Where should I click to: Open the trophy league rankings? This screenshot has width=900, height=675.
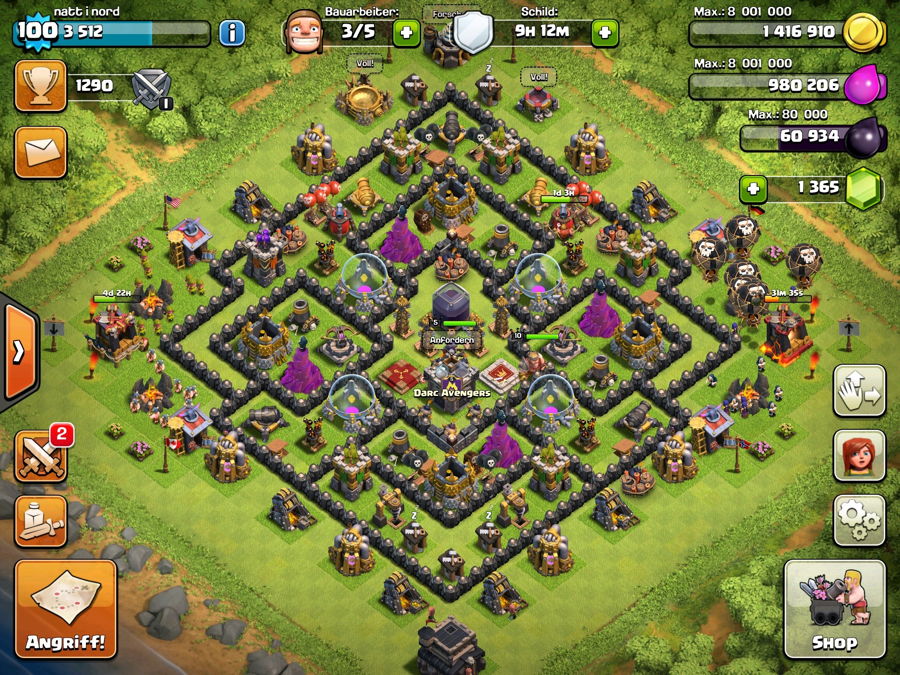[41, 86]
